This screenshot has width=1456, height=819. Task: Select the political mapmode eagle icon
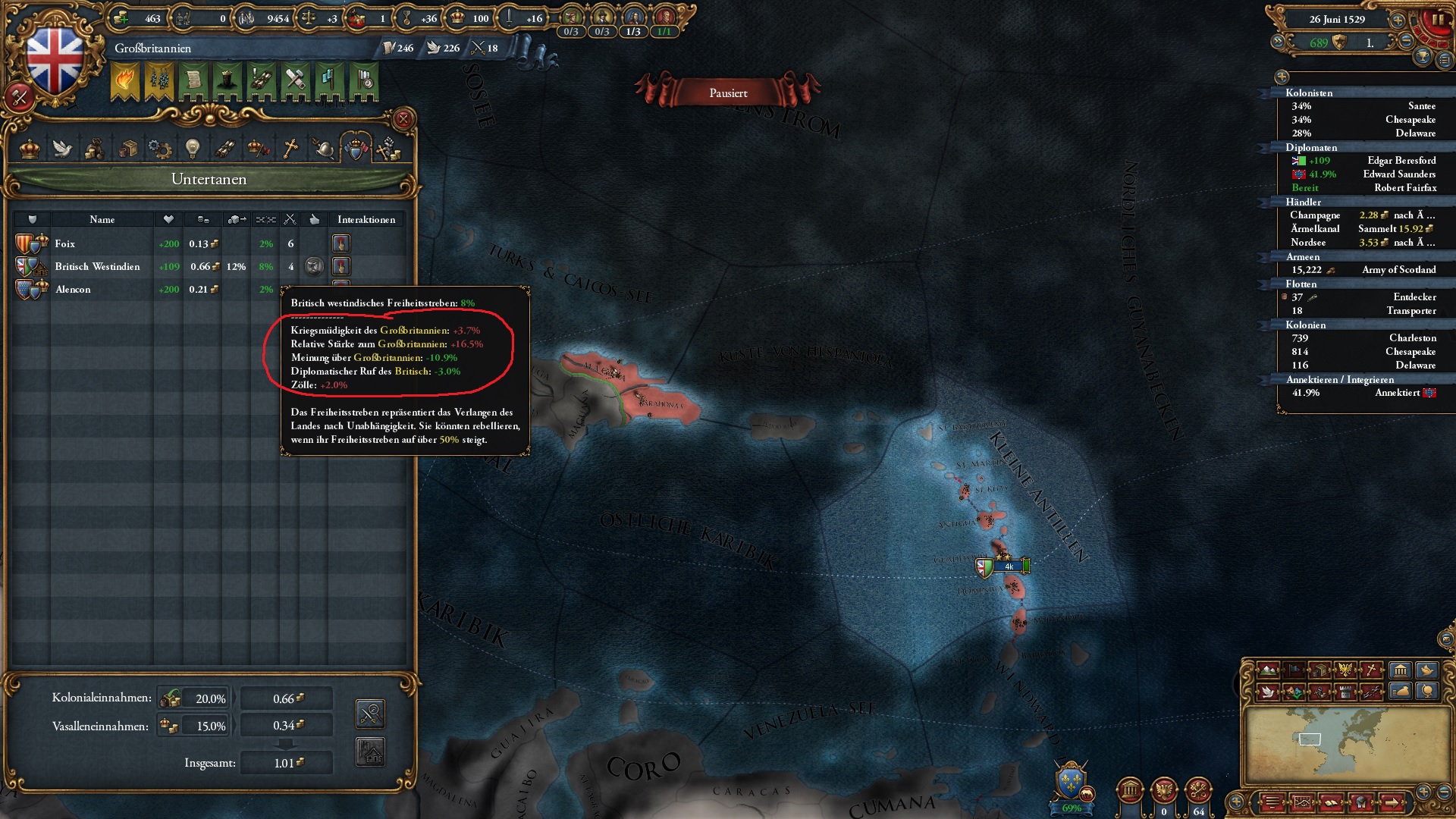(x=1345, y=670)
